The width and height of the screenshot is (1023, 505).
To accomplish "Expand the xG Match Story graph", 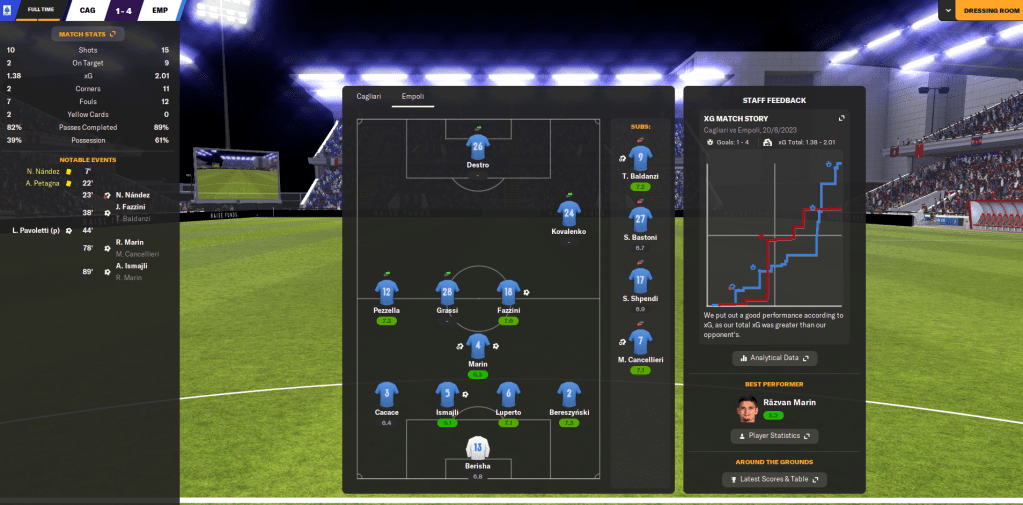I will click(842, 118).
